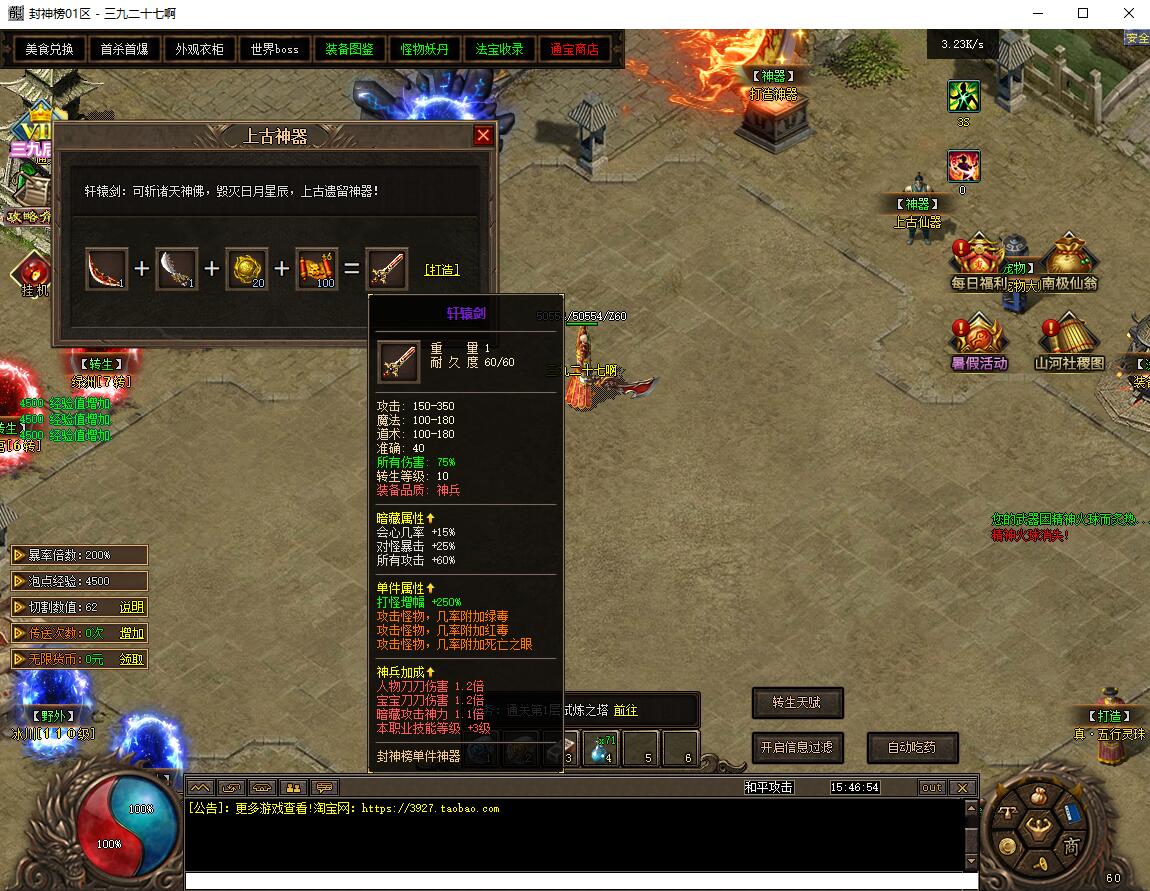Close the 上古神器 crafting window

point(483,136)
